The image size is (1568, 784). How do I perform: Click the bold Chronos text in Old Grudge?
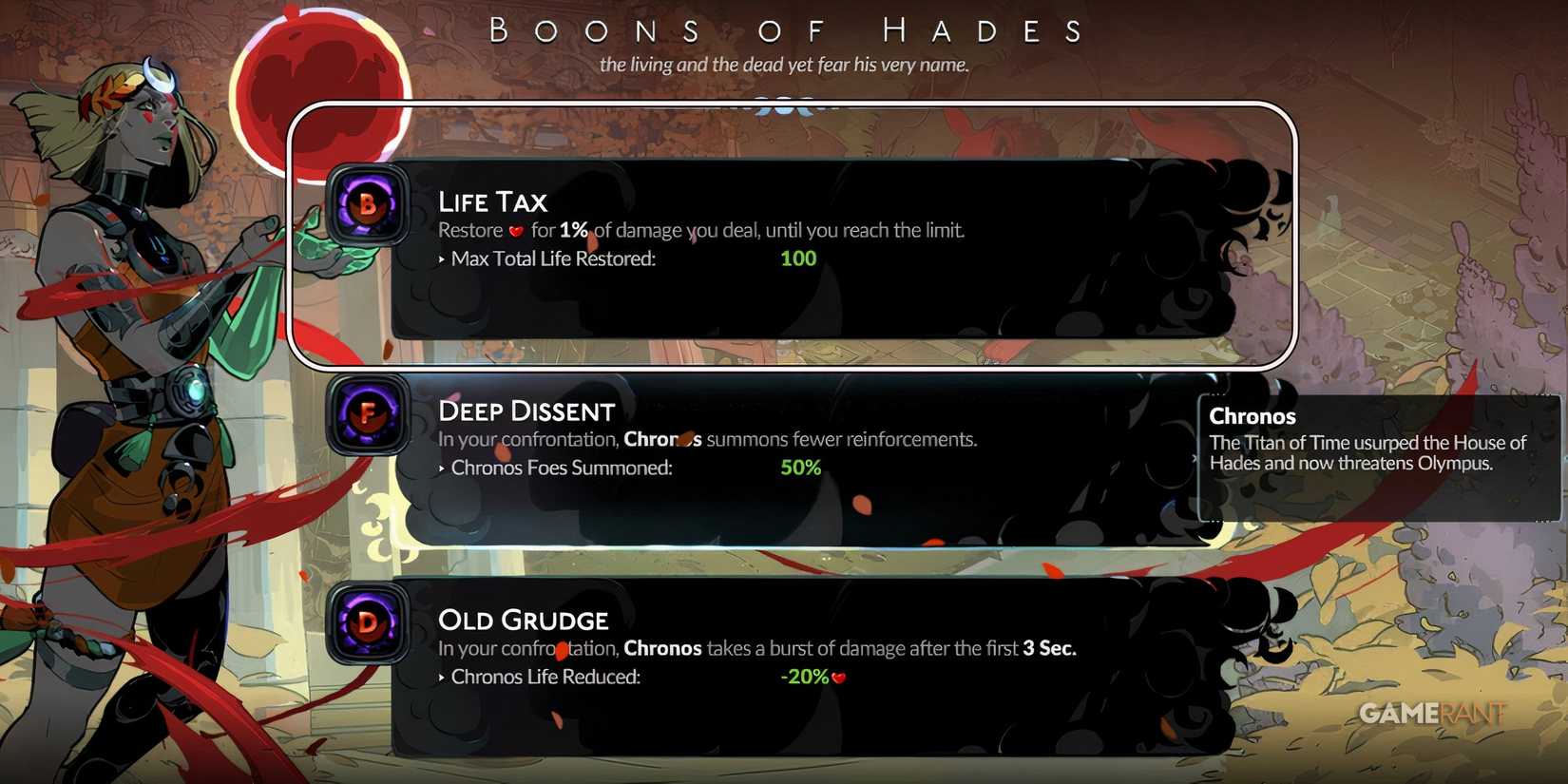pyautogui.click(x=663, y=648)
